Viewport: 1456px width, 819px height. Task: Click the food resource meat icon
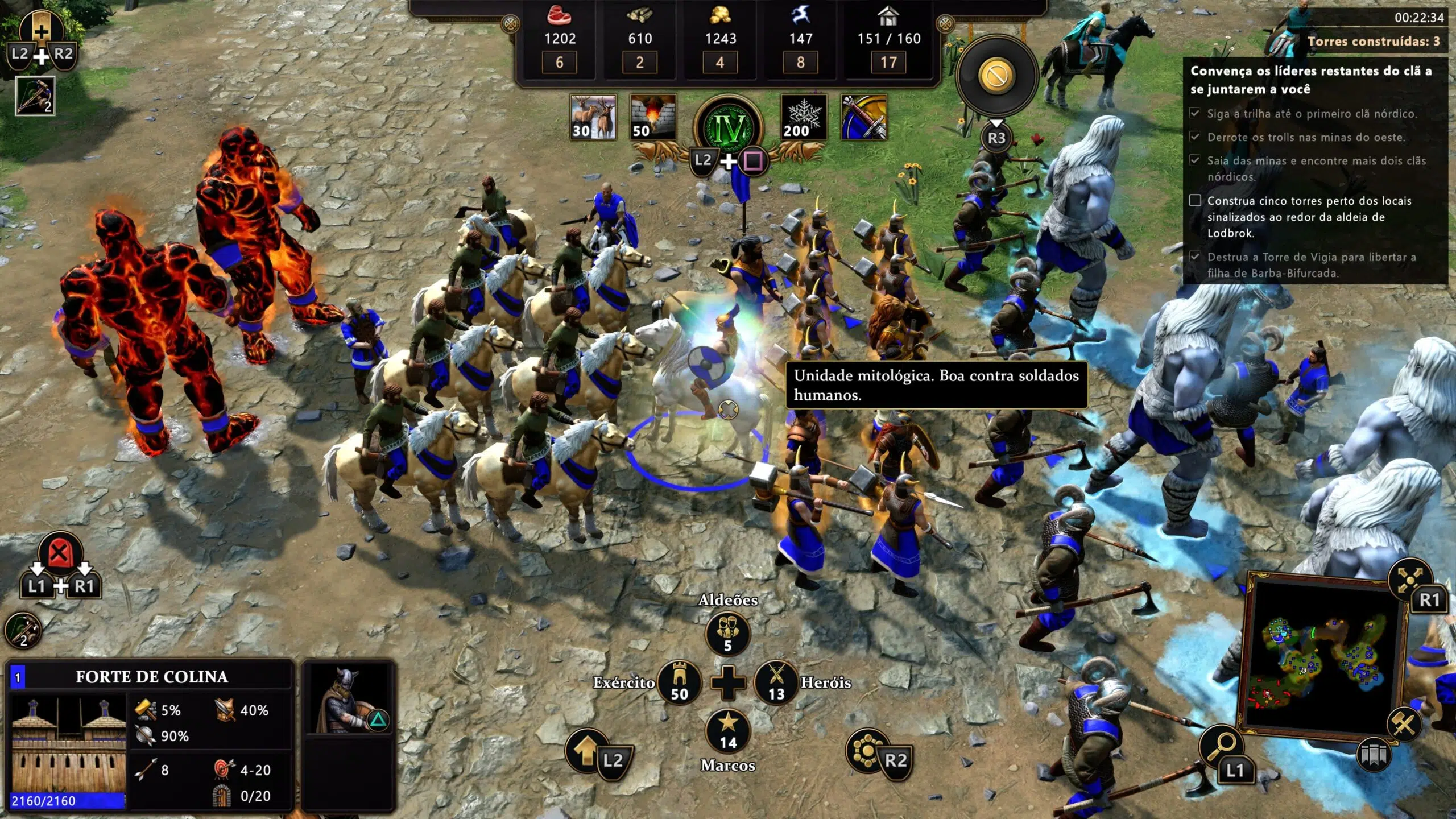coord(559,16)
